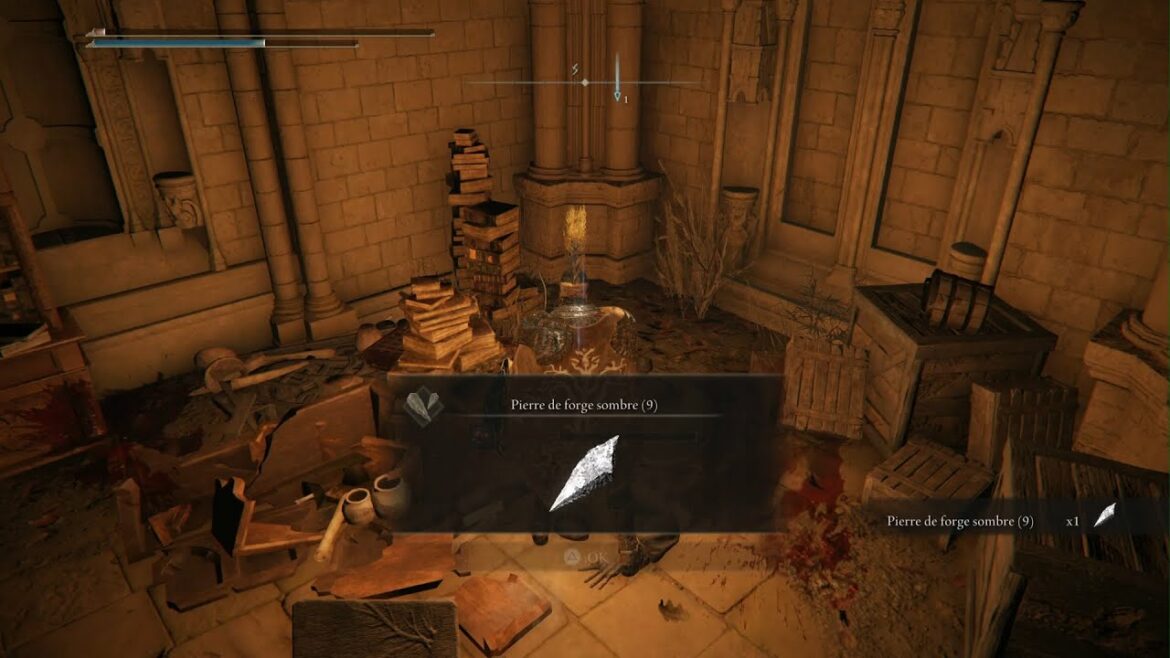The width and height of the screenshot is (1170, 658).
Task: Select the Pierre de forge sombre x1 pickup log entry
Action: click(1000, 521)
